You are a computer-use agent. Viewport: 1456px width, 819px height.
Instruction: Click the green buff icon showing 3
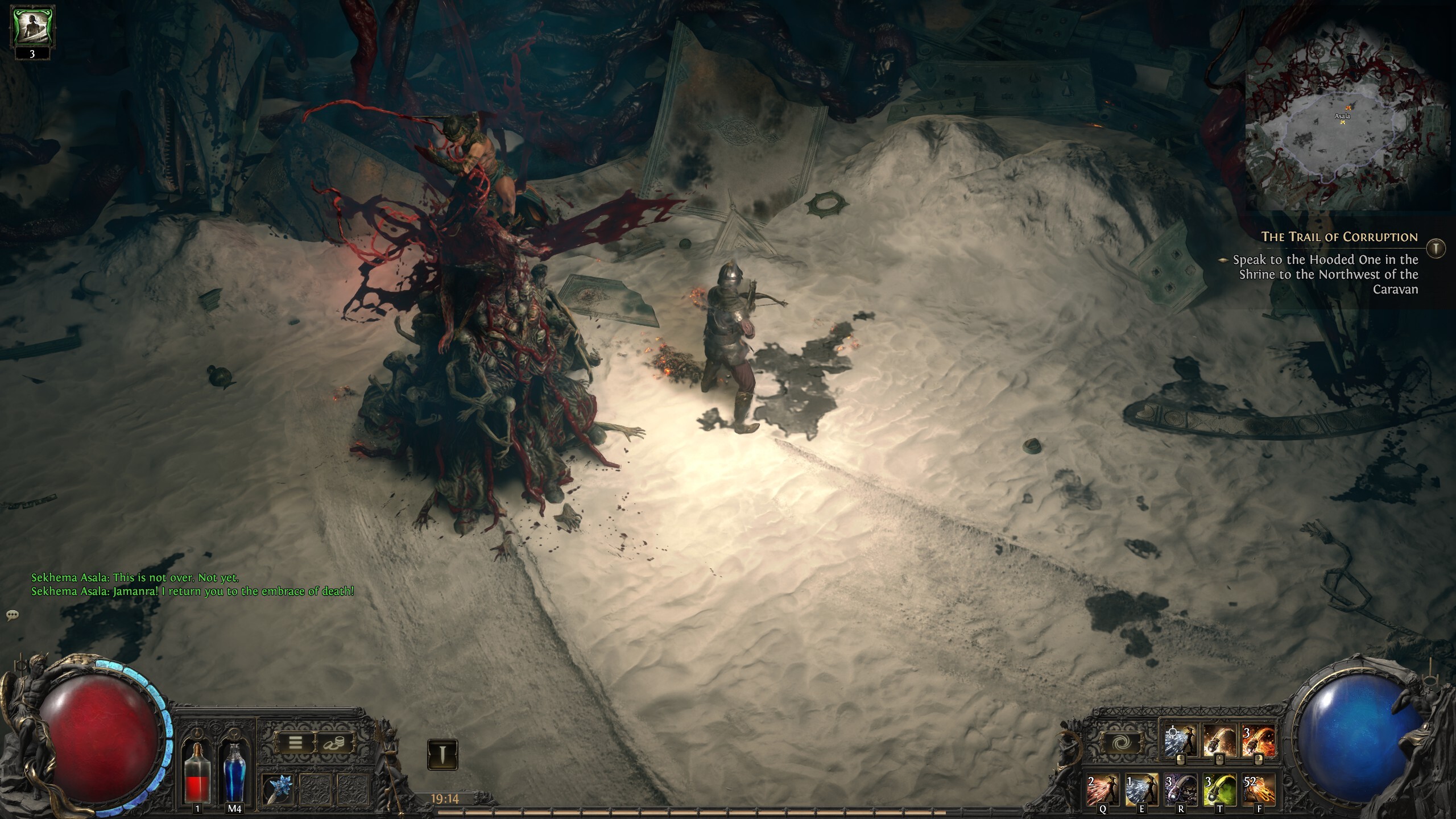(32, 30)
